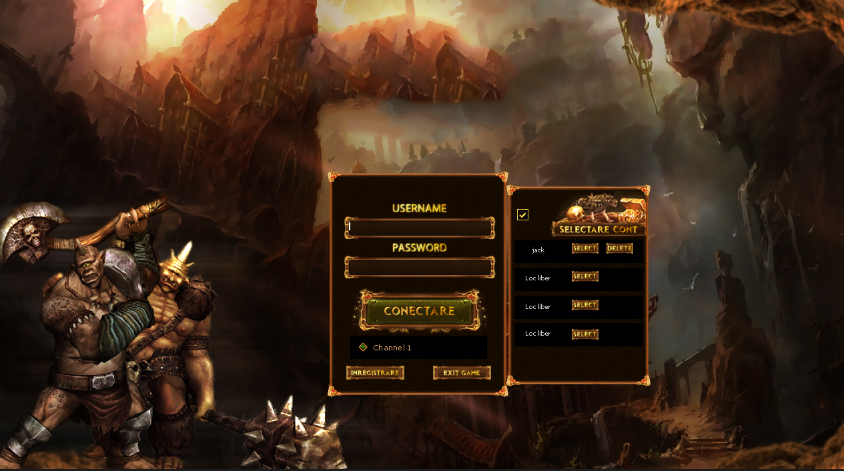The height and width of the screenshot is (471, 844).
Task: Quit using the EXIT GAME button
Action: [462, 373]
